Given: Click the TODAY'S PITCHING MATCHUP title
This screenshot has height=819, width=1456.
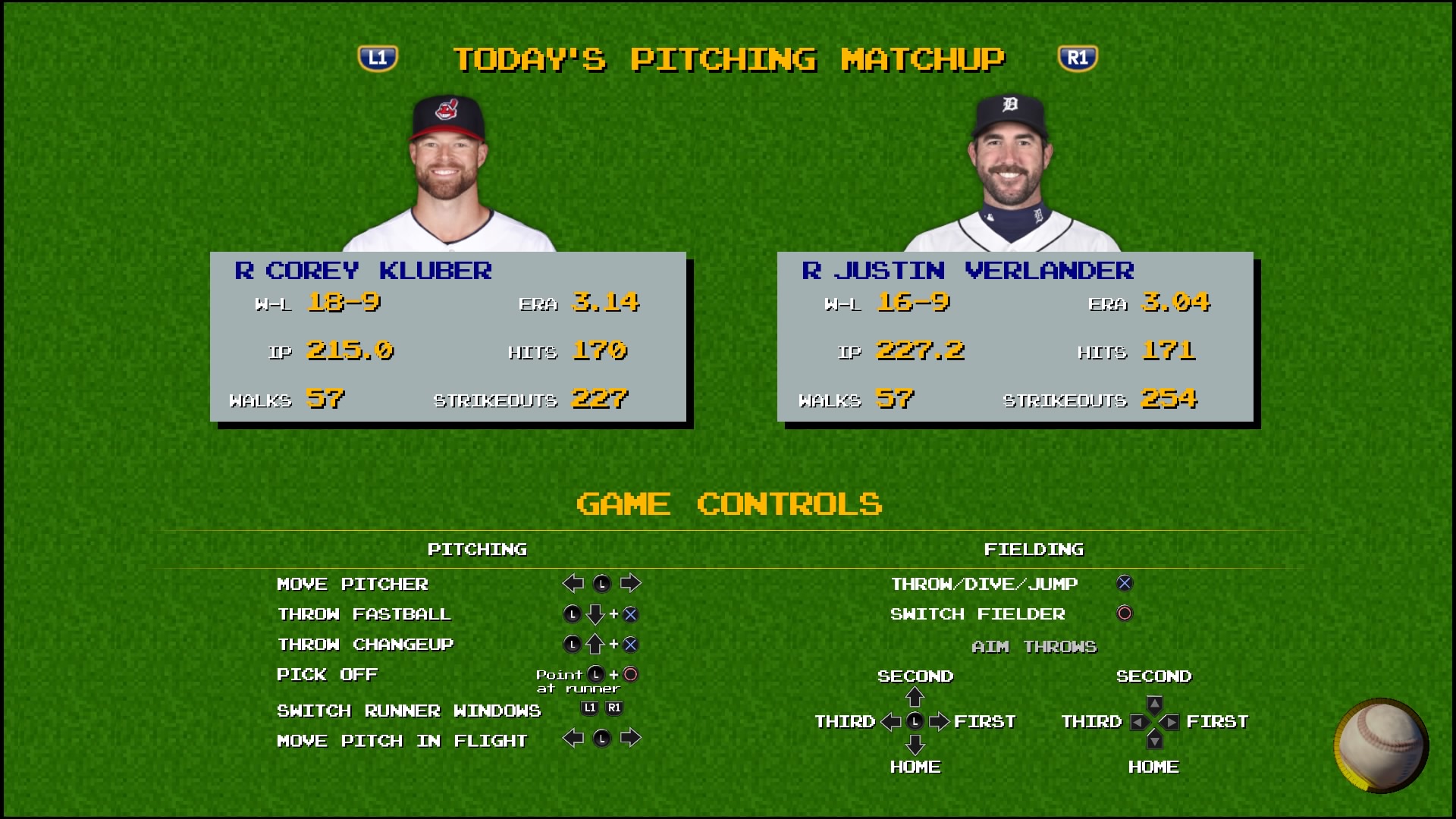Looking at the screenshot, I should [730, 58].
